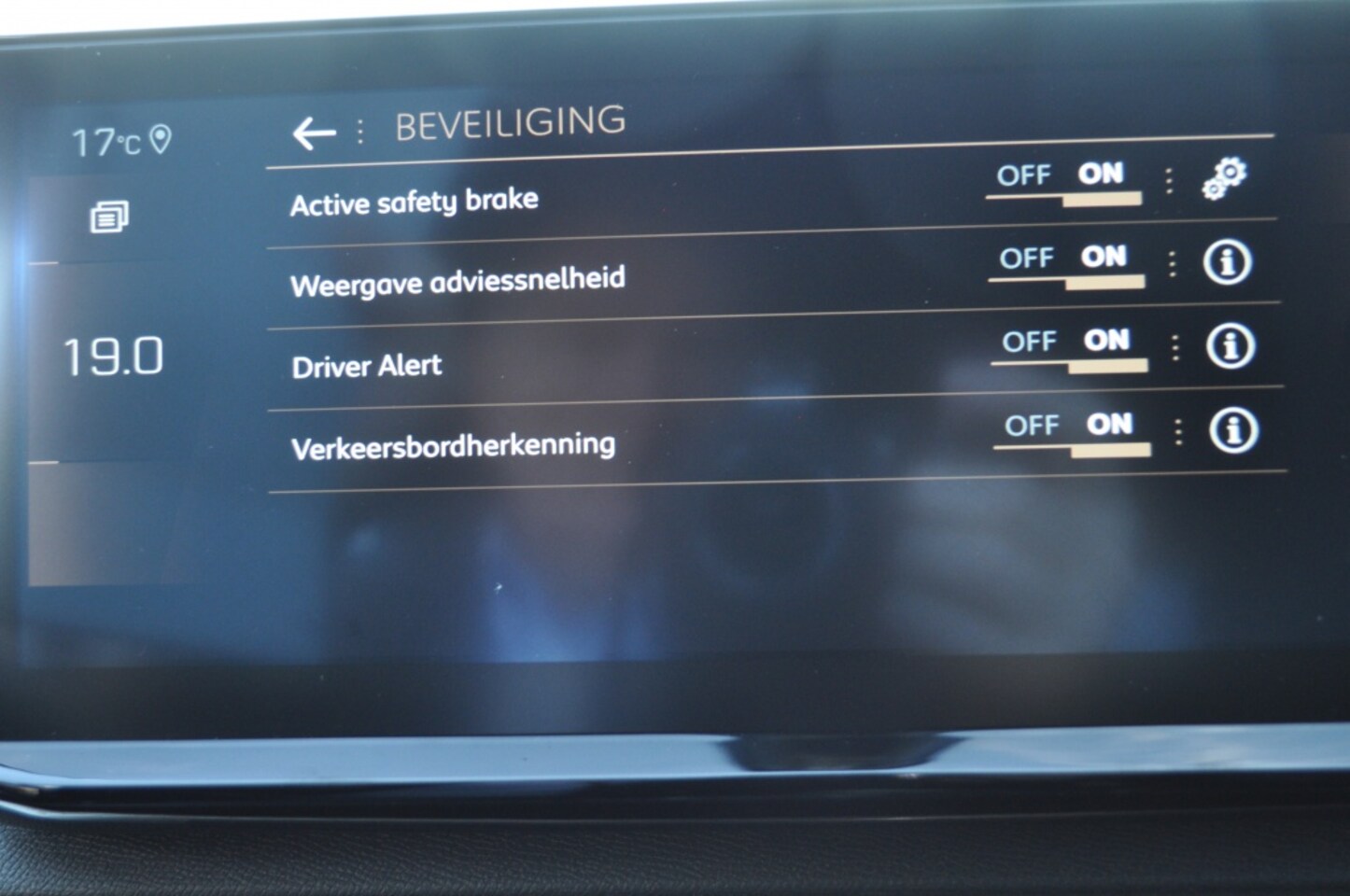Open Active safety brake gear settings
The height and width of the screenshot is (896, 1350).
1224,177
